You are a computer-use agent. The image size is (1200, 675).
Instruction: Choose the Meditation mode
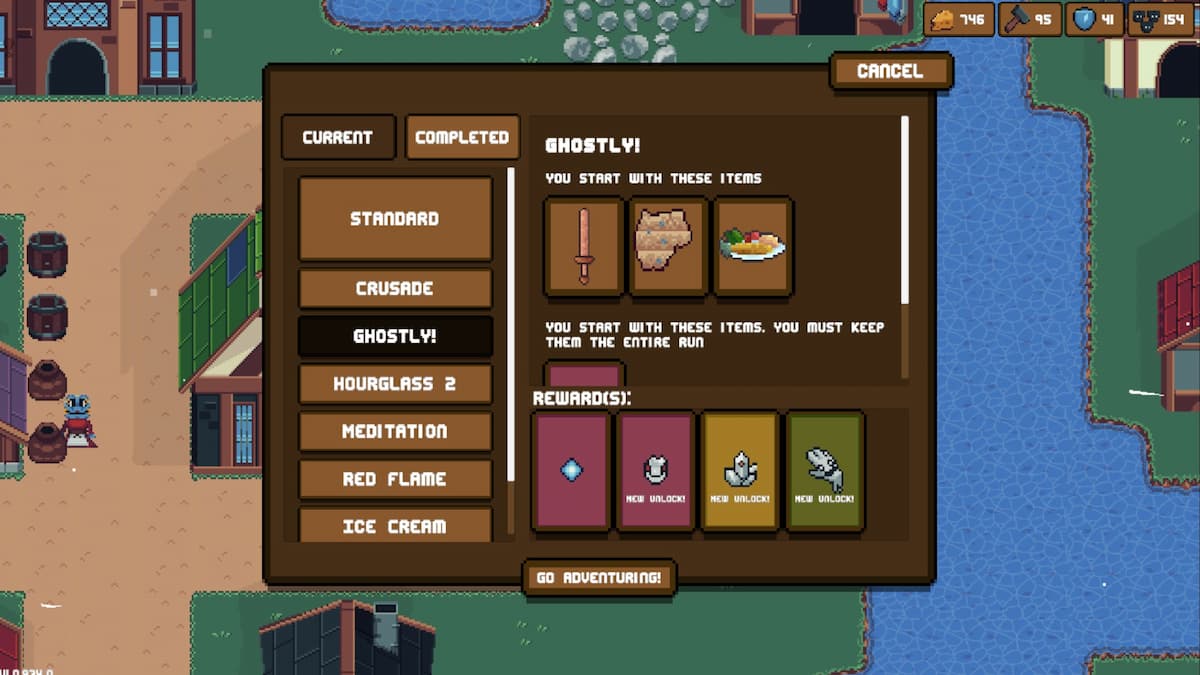click(395, 431)
